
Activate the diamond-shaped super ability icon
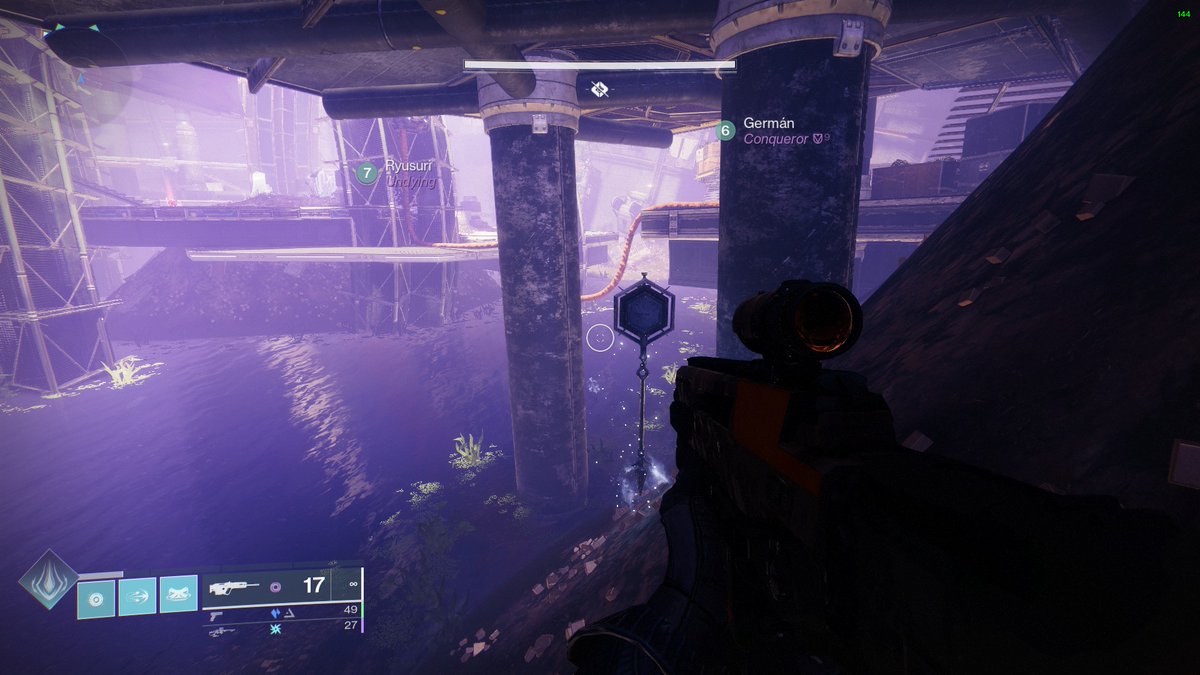(48, 579)
